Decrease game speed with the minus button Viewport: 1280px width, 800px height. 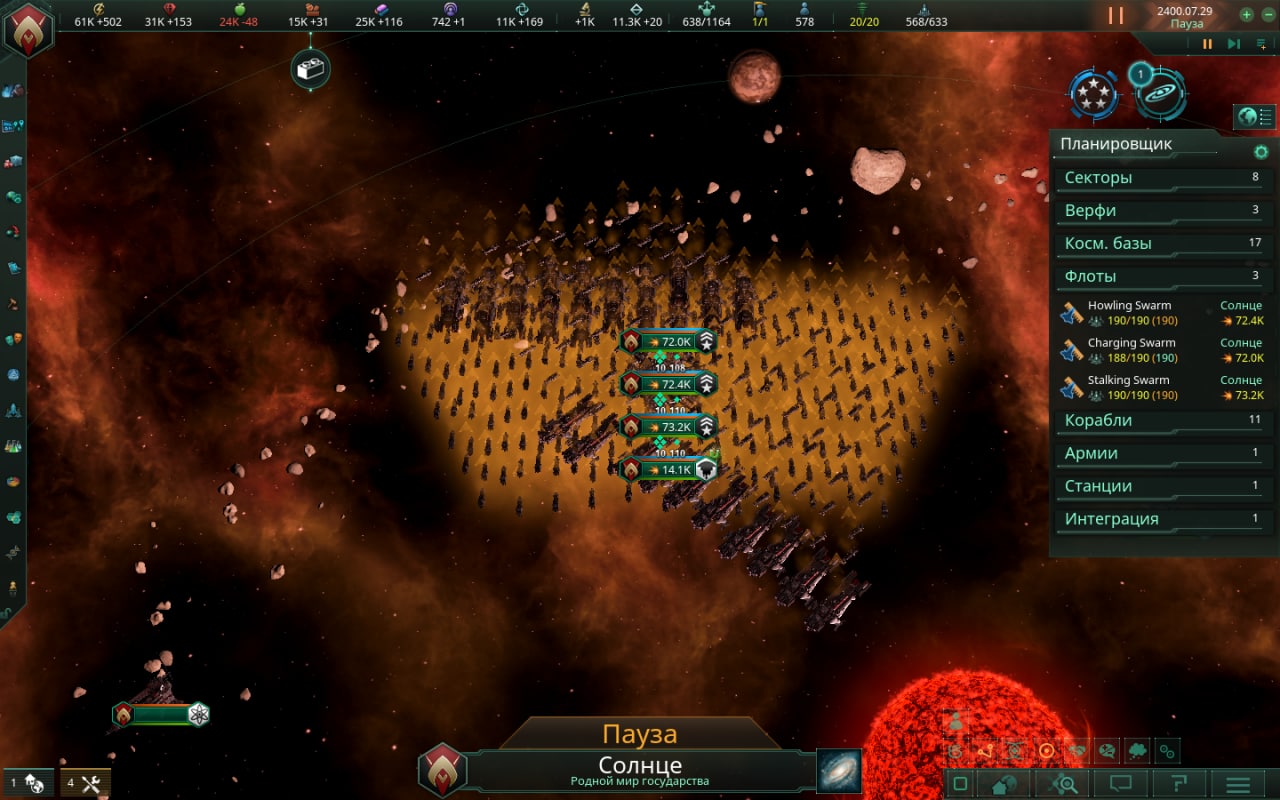coord(1266,15)
